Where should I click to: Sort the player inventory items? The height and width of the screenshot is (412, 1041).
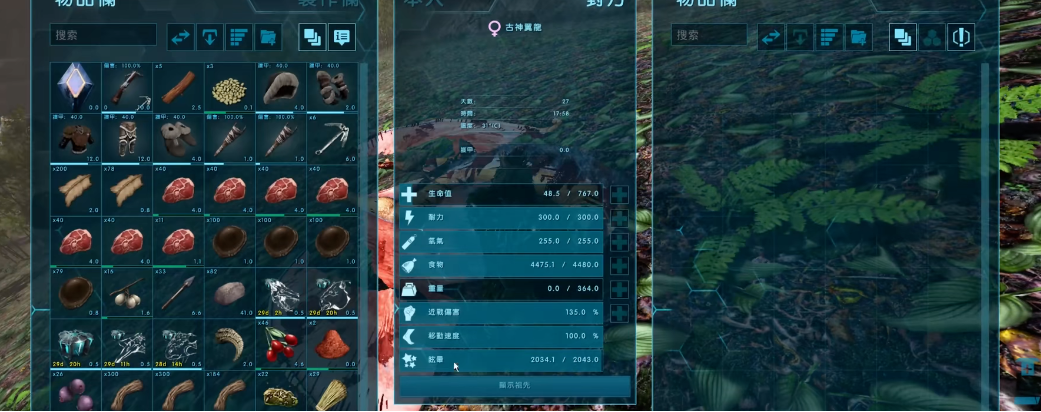click(x=239, y=38)
